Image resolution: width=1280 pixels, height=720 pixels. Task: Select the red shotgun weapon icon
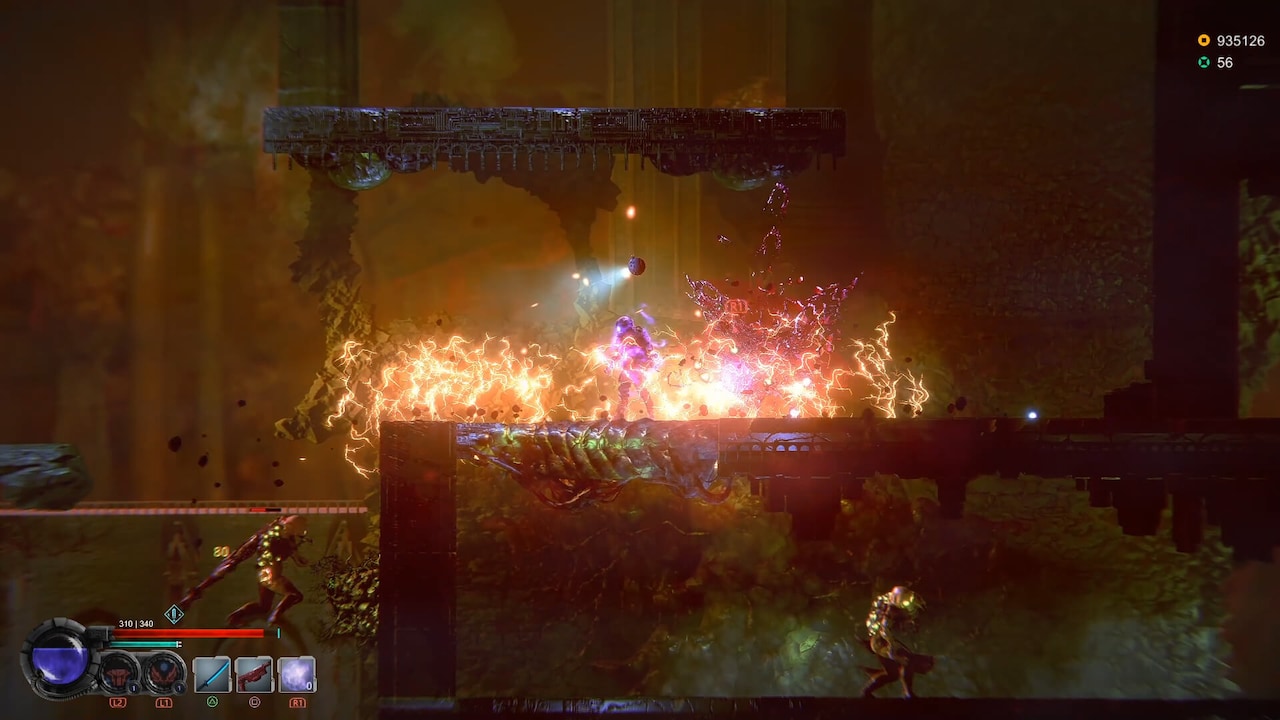point(252,675)
